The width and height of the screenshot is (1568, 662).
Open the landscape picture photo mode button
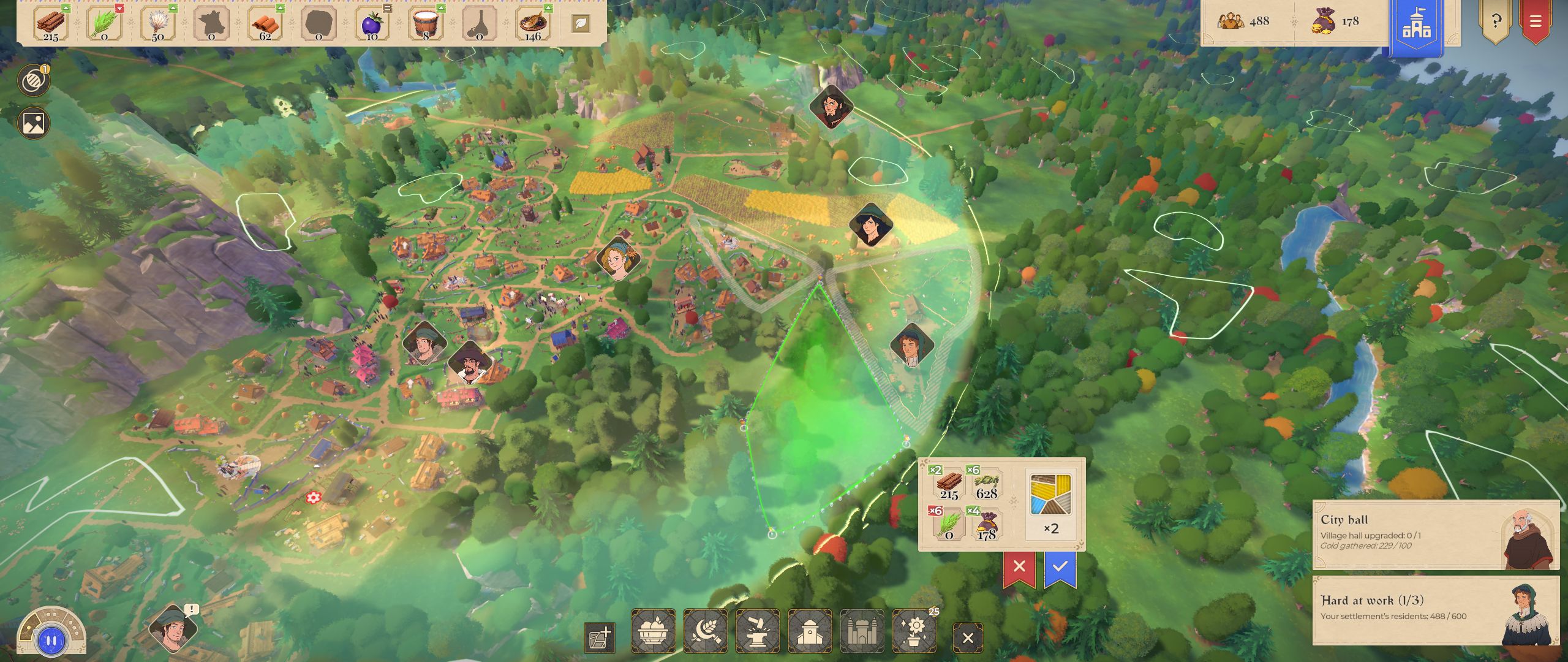pos(33,123)
